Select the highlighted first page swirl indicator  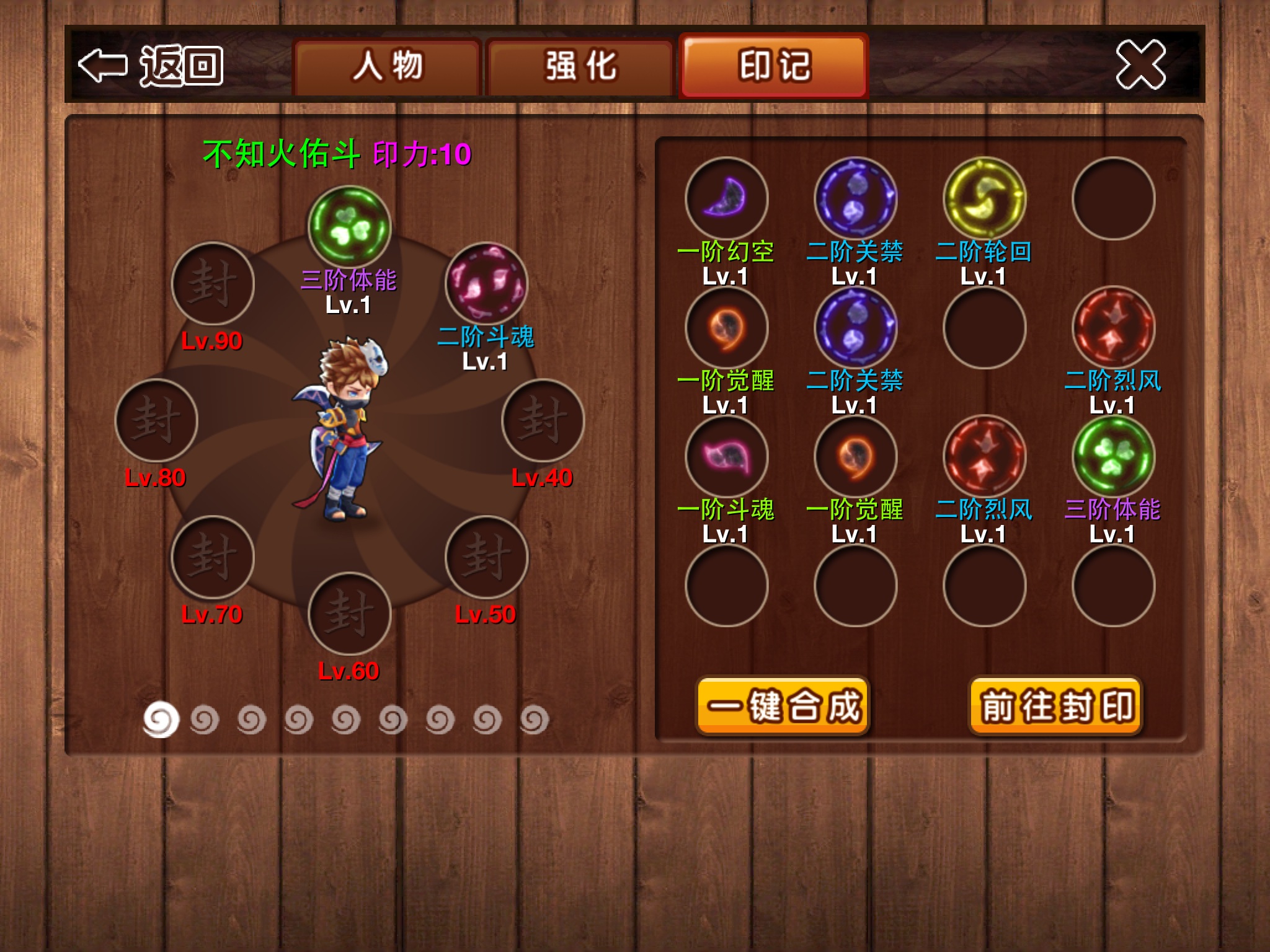tap(161, 720)
